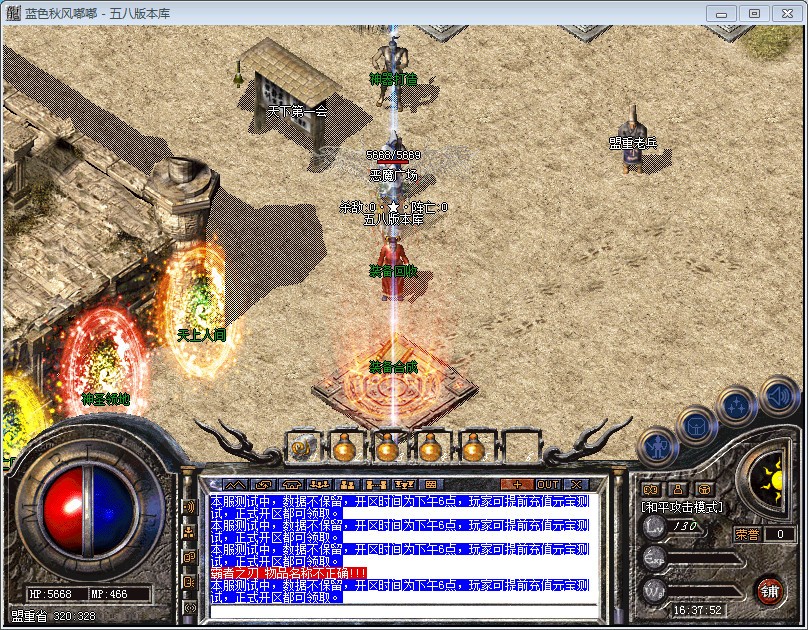Click the OUT button above chat
808x630 pixels.
point(548,484)
